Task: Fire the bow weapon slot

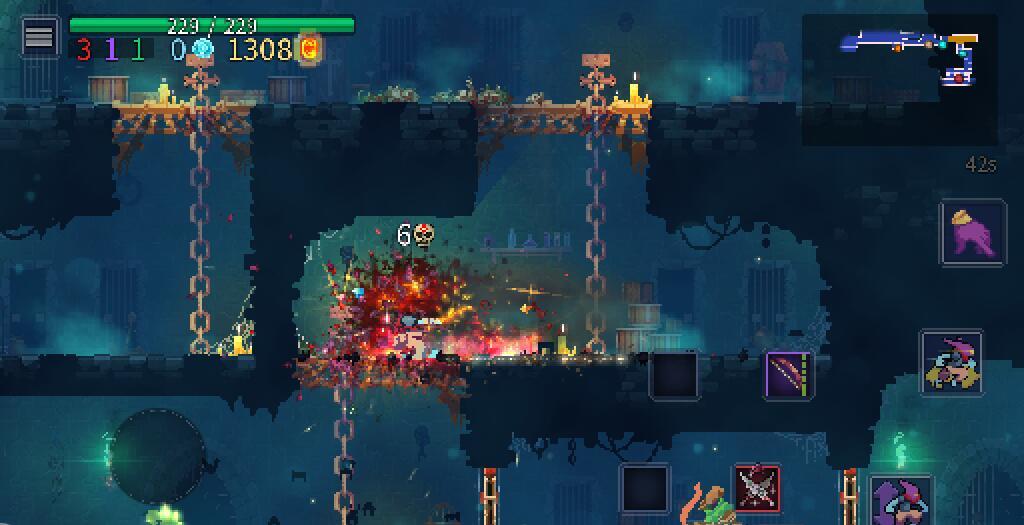Action: tap(789, 375)
